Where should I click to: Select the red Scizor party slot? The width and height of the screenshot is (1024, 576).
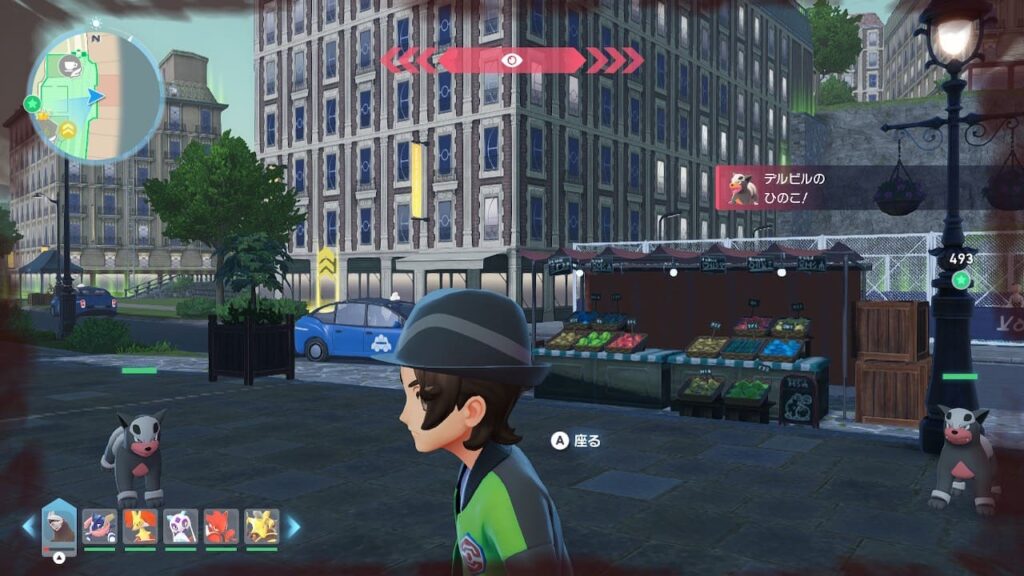coord(221,526)
